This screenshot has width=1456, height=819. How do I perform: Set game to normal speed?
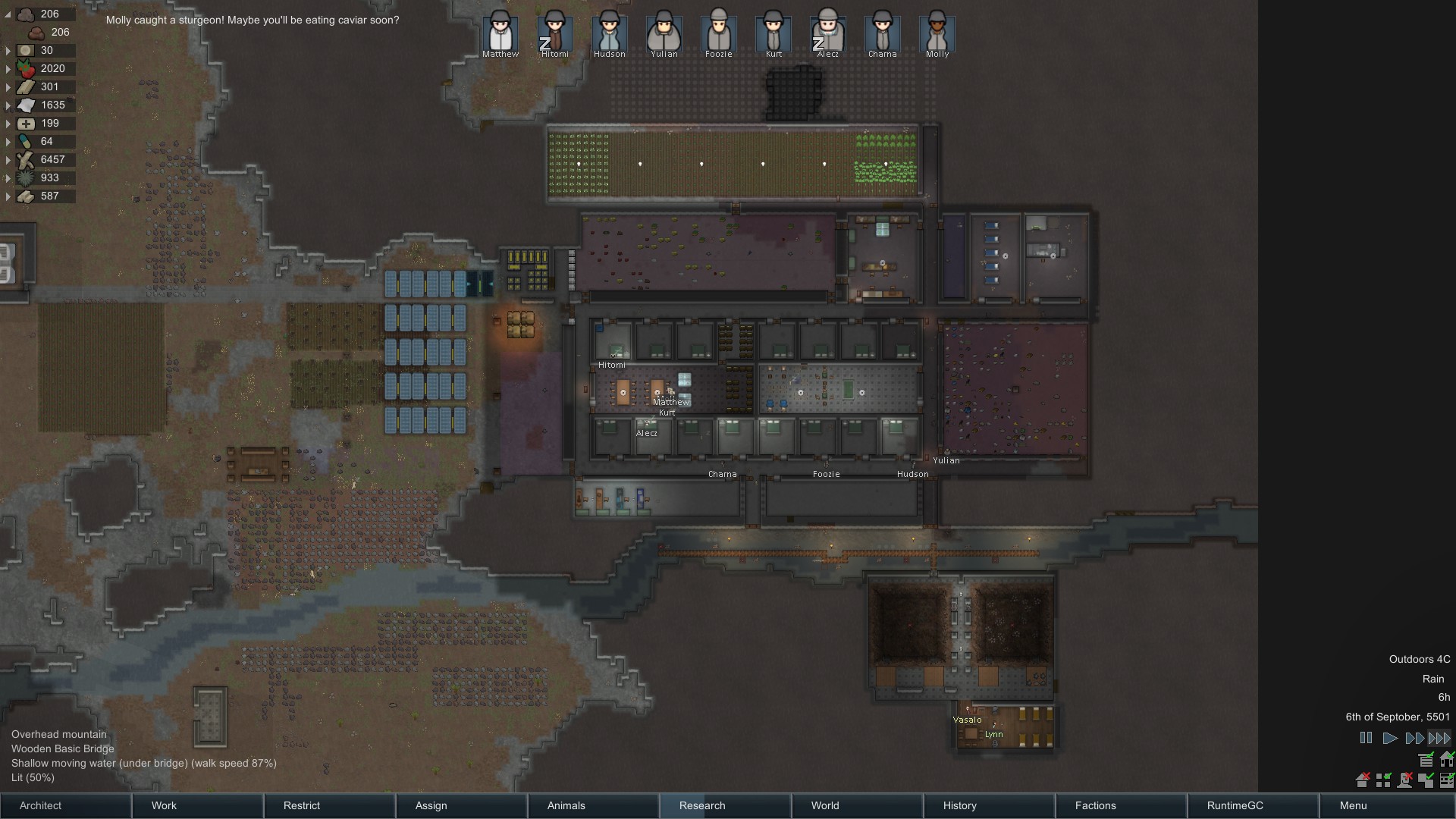tap(1390, 738)
